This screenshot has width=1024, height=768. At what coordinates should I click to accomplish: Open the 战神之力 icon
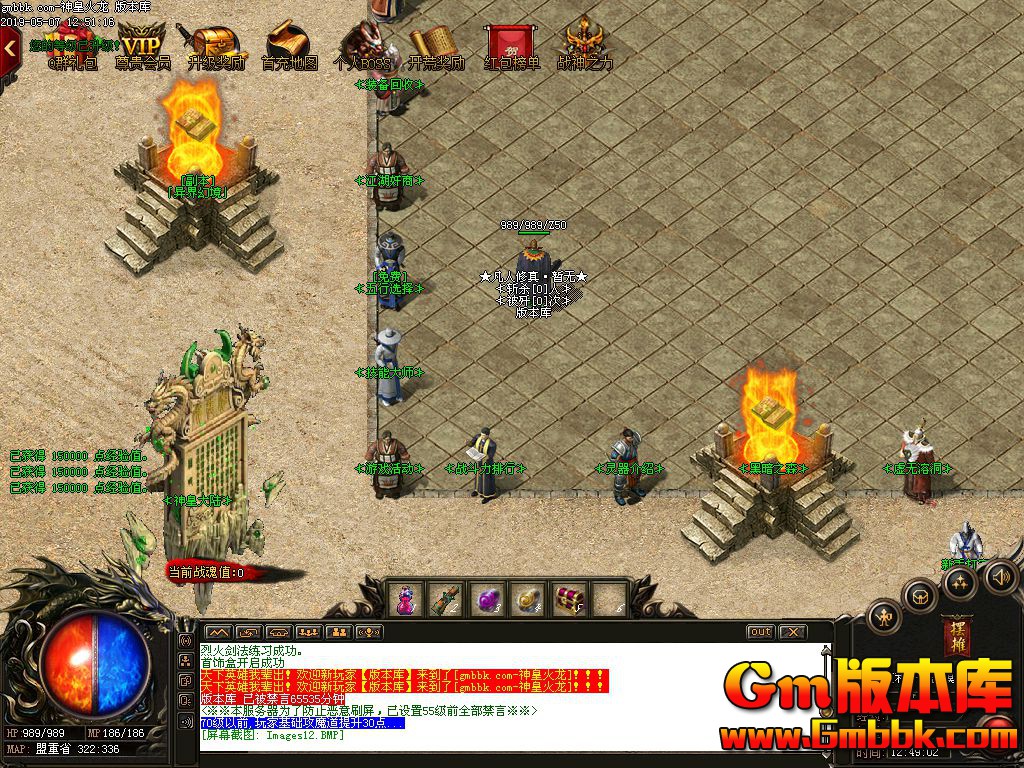point(585,45)
